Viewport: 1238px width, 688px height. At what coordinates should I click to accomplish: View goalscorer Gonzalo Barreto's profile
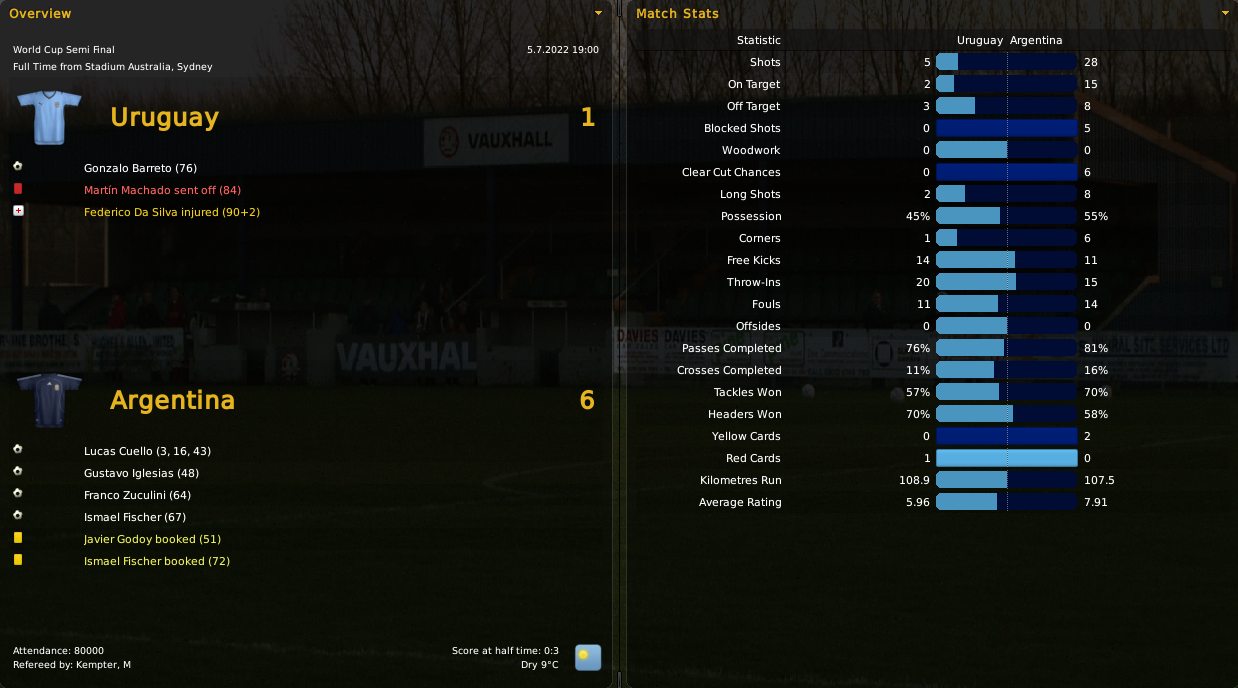[140, 168]
